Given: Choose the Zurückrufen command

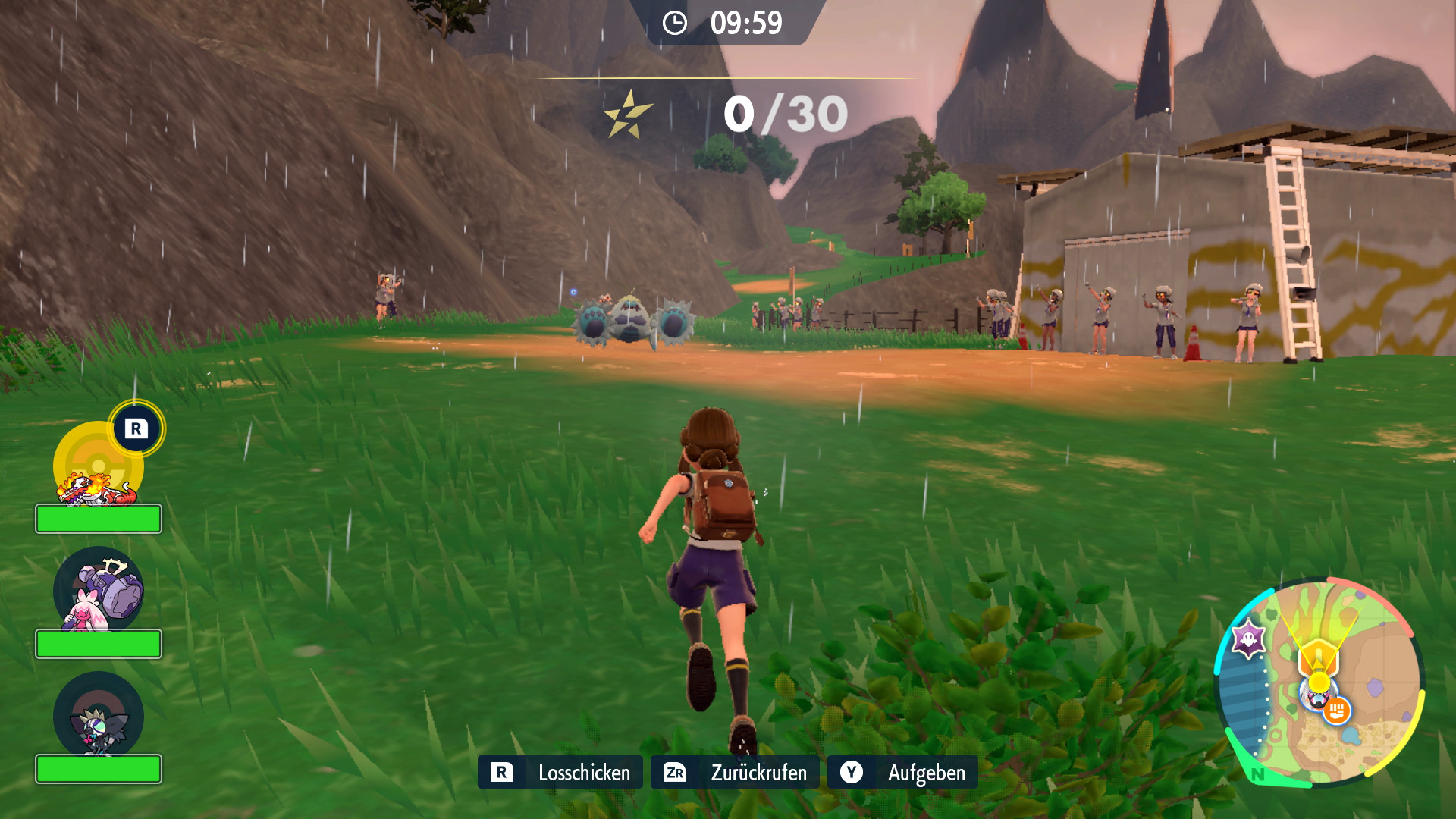Looking at the screenshot, I should [735, 772].
